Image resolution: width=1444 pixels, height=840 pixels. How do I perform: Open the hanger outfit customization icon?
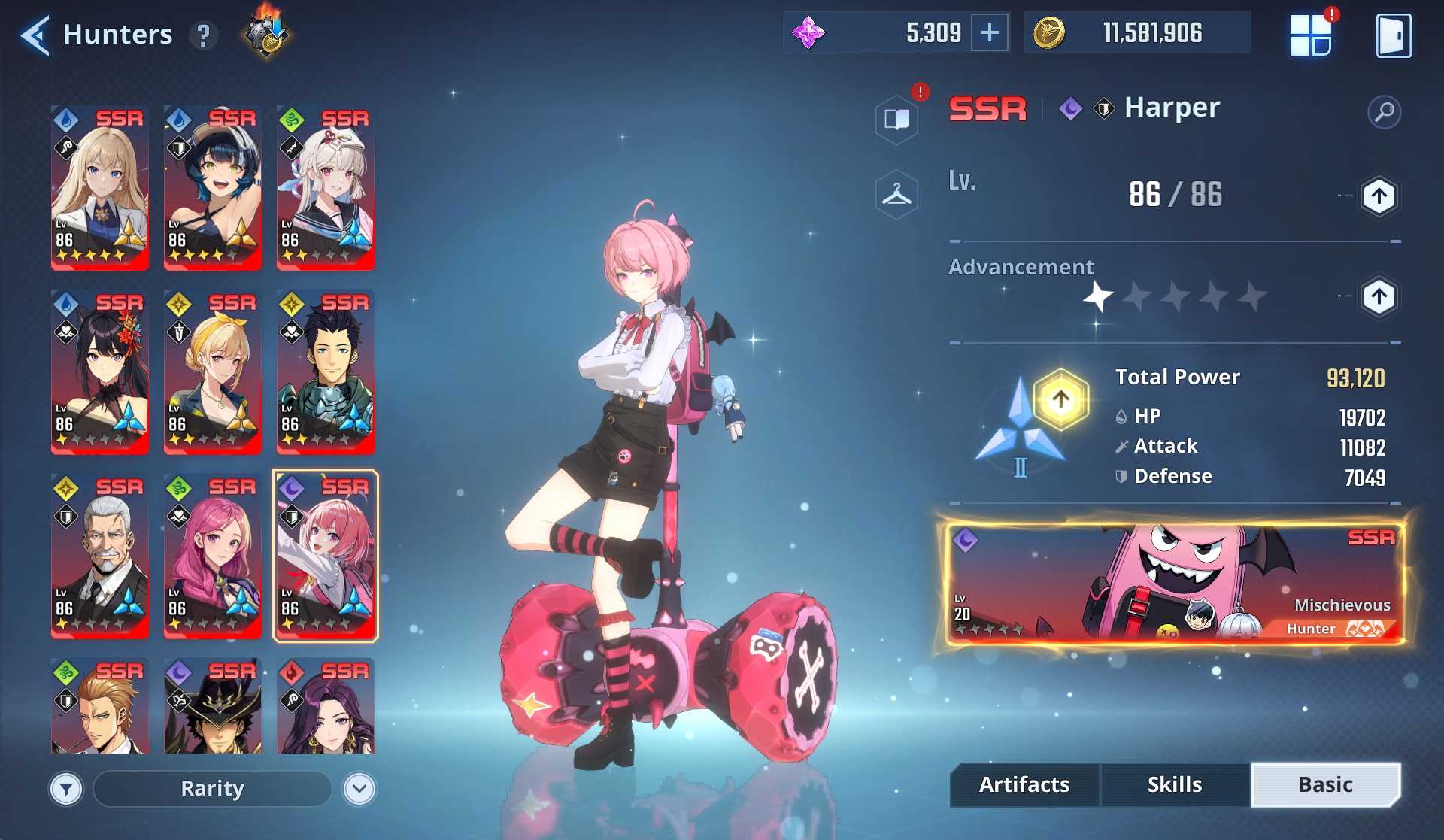(897, 193)
